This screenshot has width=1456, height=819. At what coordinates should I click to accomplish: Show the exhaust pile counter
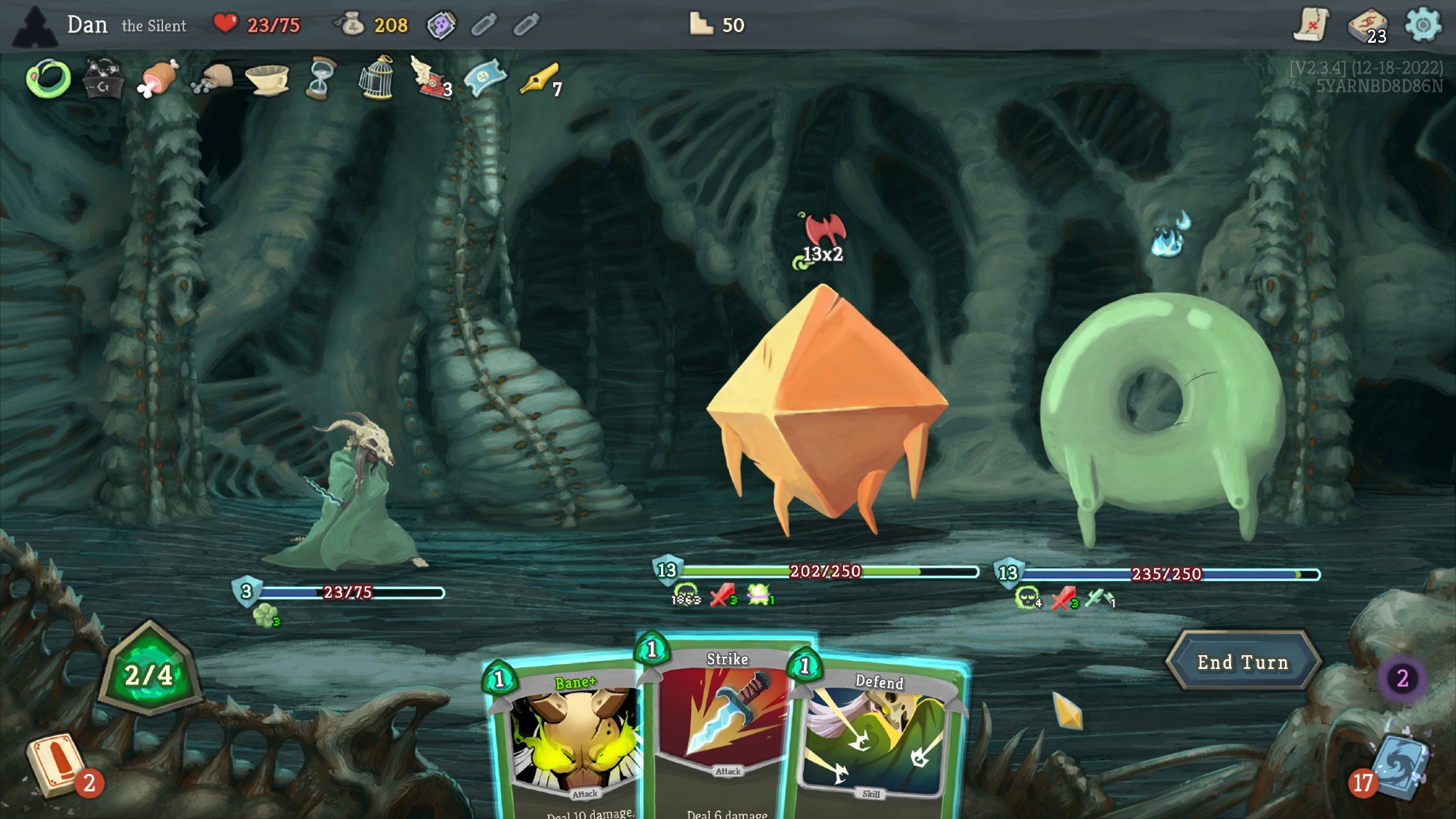(x=1402, y=678)
